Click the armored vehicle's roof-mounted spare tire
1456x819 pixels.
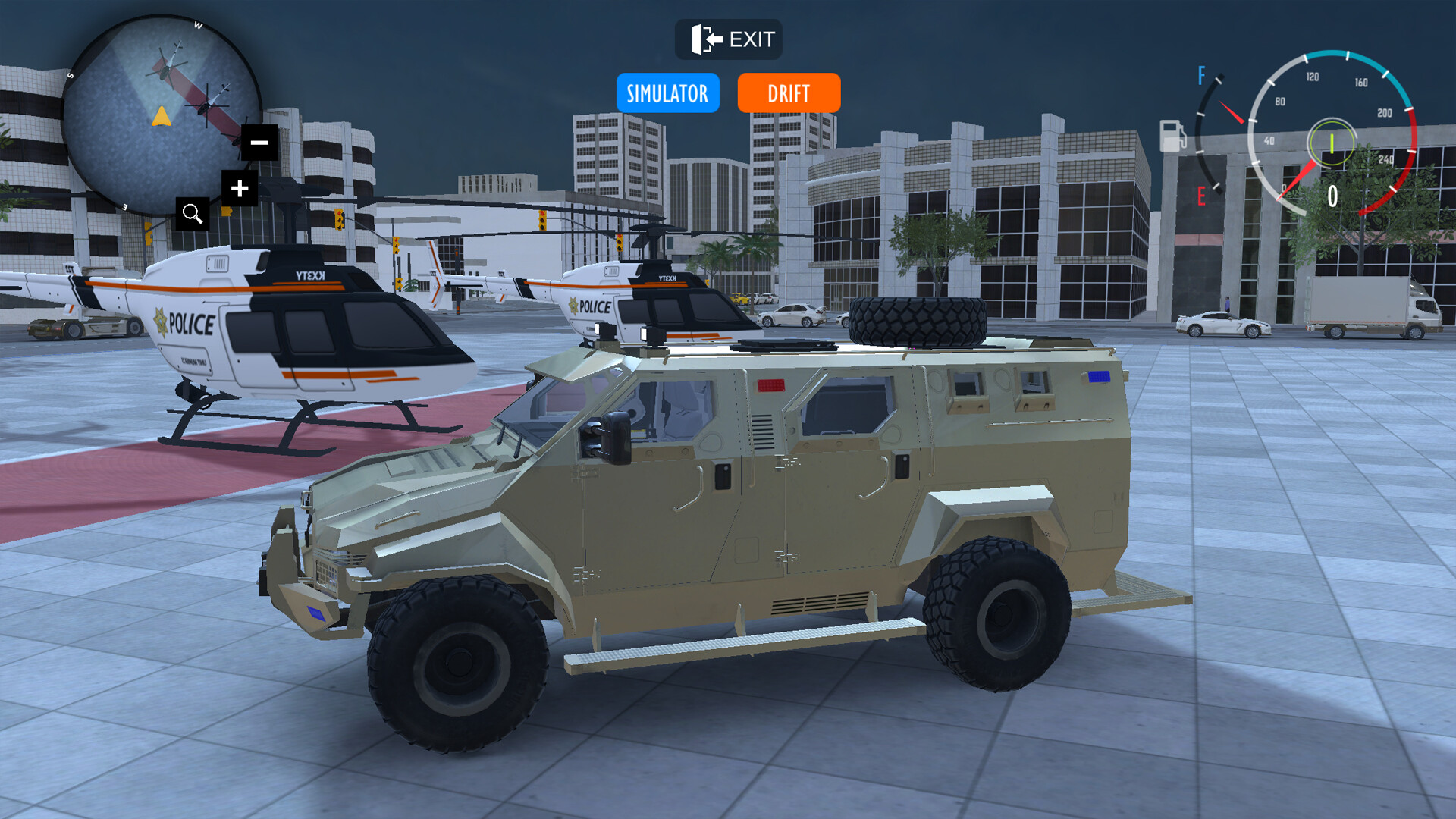coord(918,322)
